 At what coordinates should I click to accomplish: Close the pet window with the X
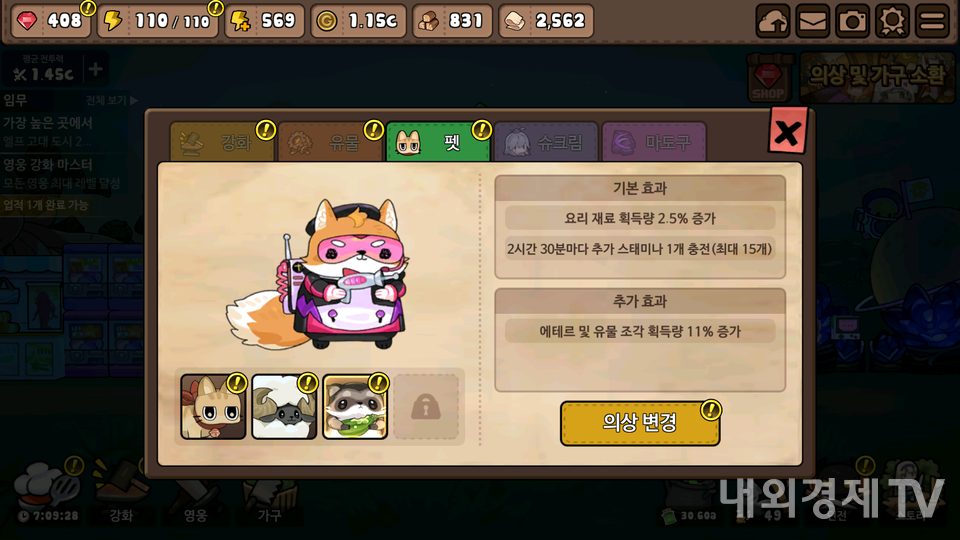click(787, 131)
